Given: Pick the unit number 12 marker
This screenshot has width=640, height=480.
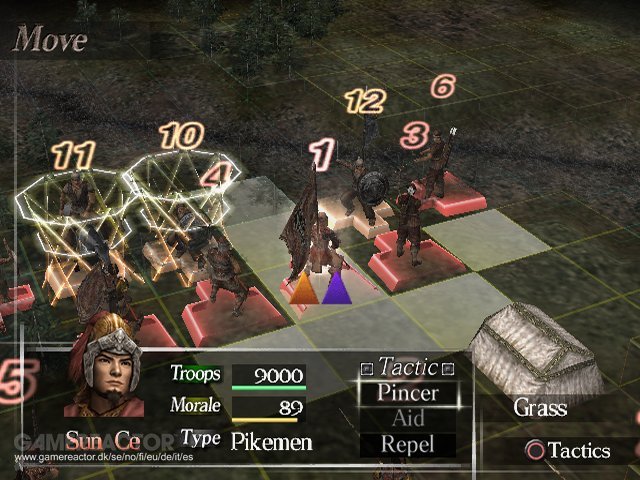Looking at the screenshot, I should tap(364, 100).
